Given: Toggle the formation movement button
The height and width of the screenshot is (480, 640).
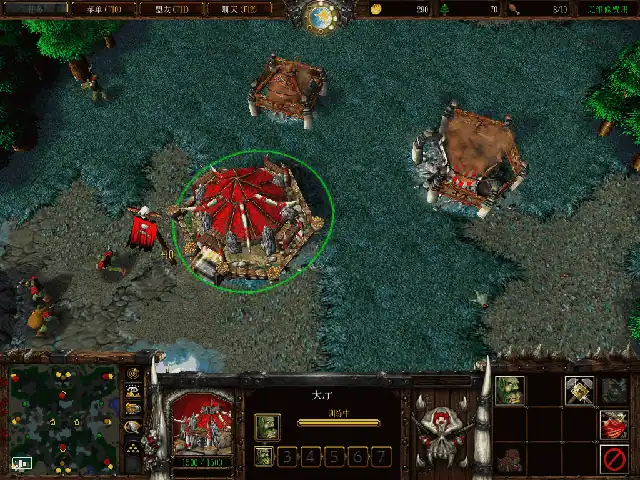Looking at the screenshot, I should pos(132,447).
